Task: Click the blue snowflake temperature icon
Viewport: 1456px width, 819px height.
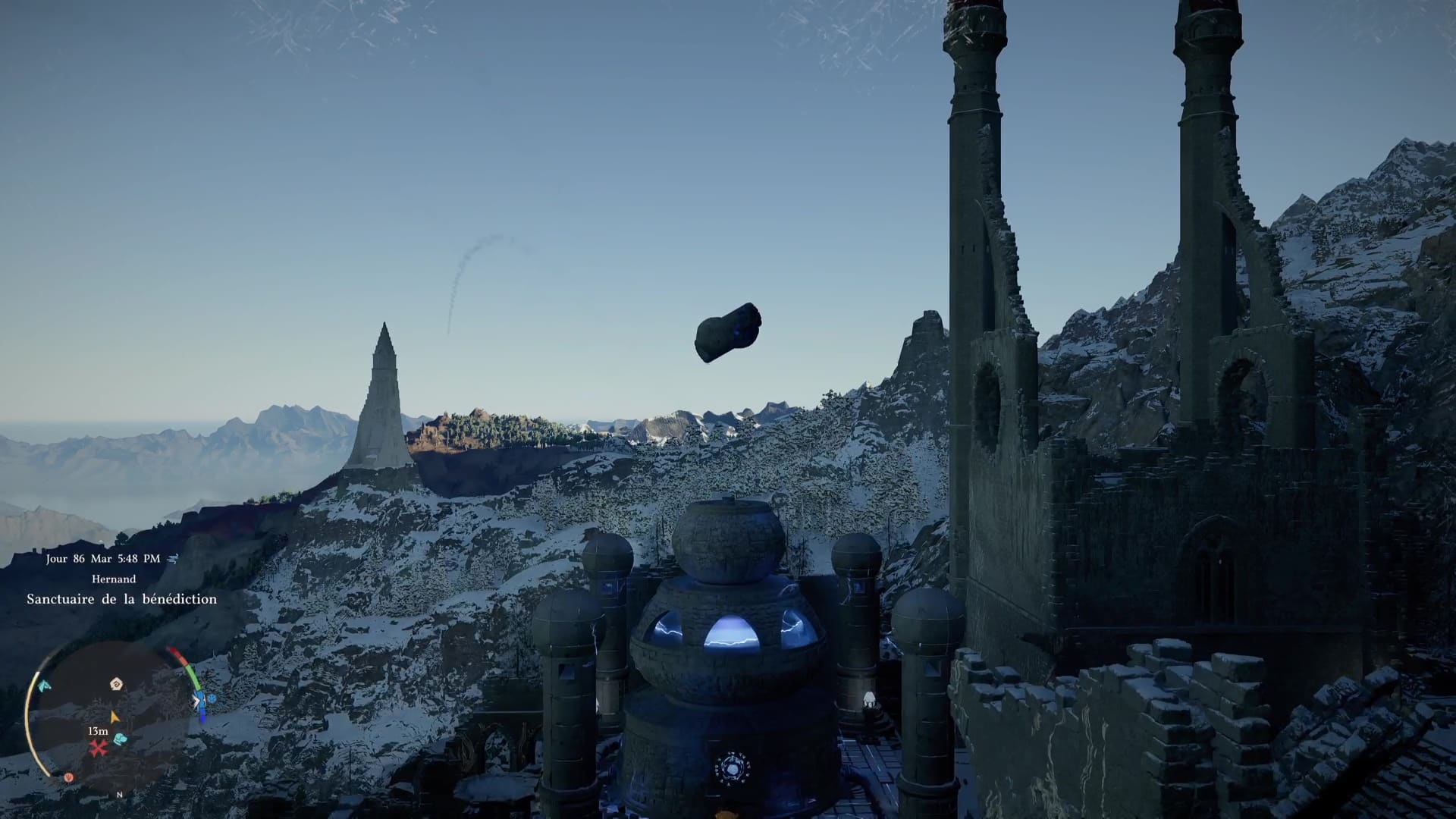Action: click(211, 698)
